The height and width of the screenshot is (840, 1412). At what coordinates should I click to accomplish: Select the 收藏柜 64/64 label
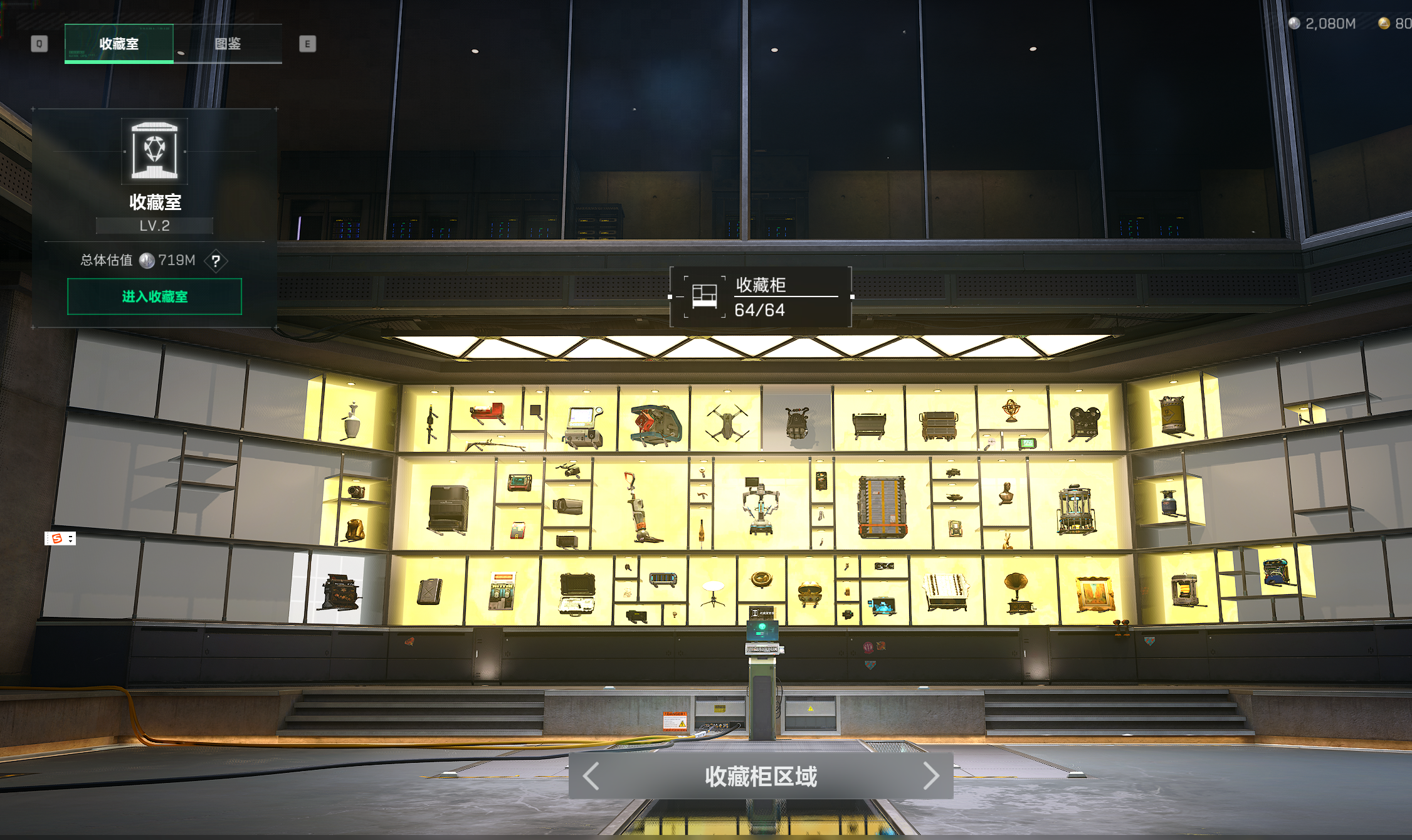tap(761, 297)
